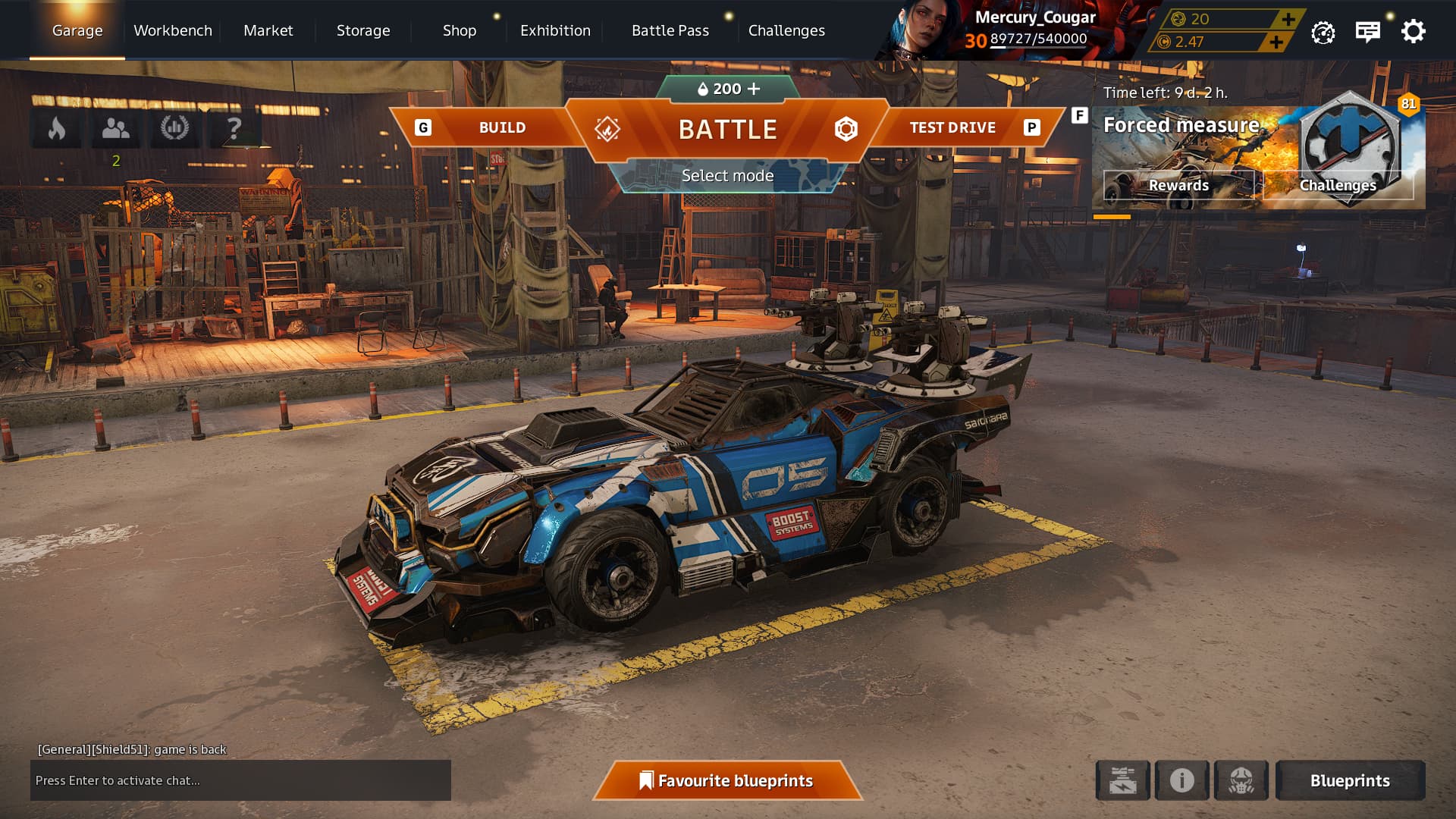Open the Challenges tab in top bar
Screen dimensions: 1456x819
coord(786,30)
